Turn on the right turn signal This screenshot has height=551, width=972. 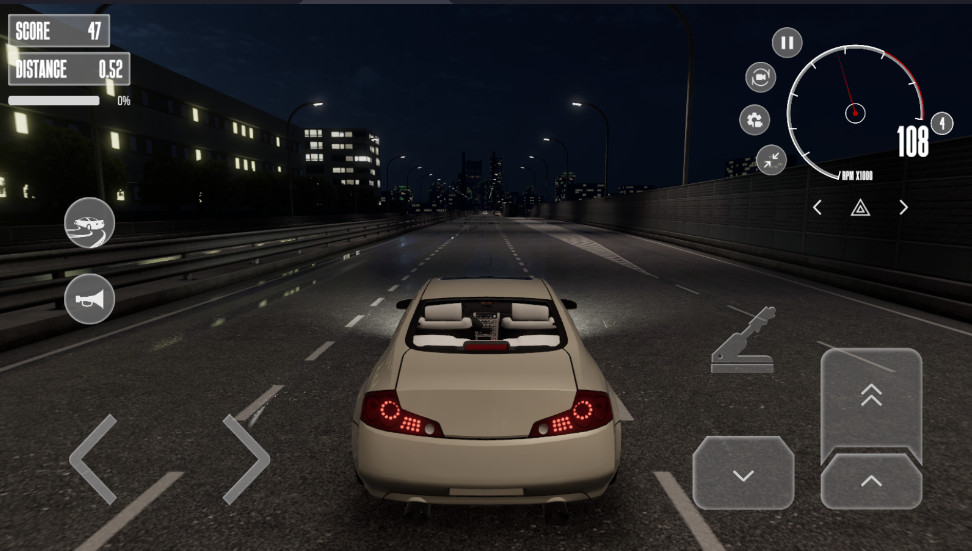(x=903, y=208)
